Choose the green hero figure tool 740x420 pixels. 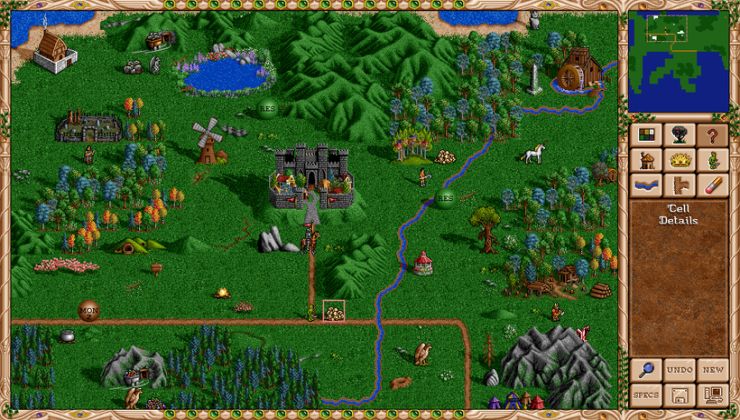(x=712, y=160)
